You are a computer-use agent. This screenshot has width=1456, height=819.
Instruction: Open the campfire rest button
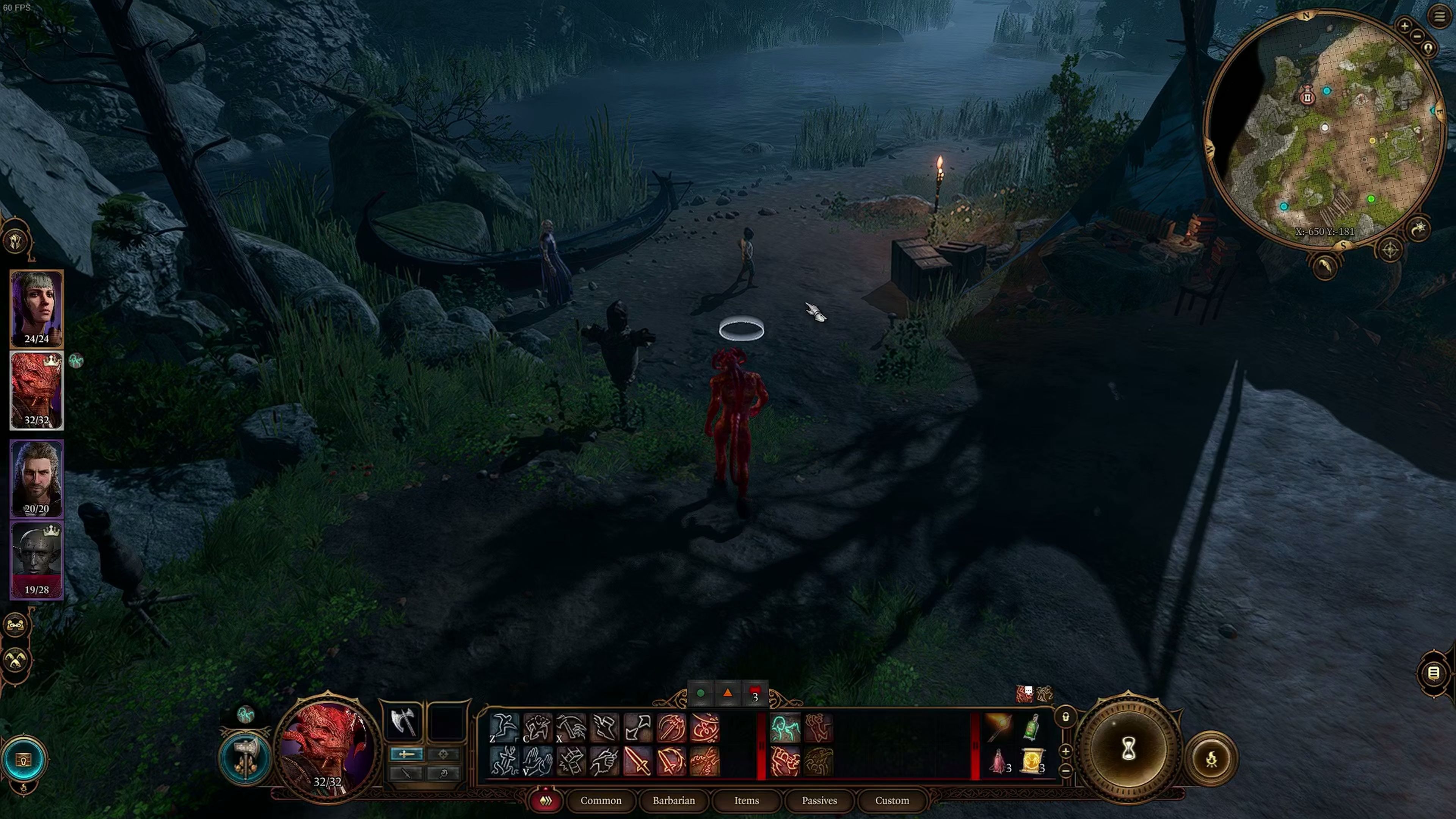tap(1211, 759)
